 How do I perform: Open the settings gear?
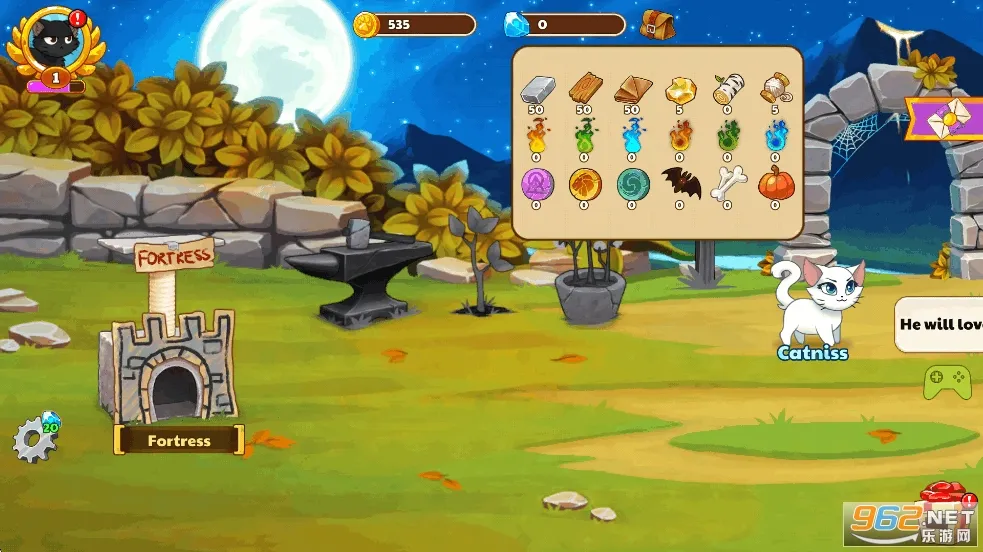[x=33, y=439]
